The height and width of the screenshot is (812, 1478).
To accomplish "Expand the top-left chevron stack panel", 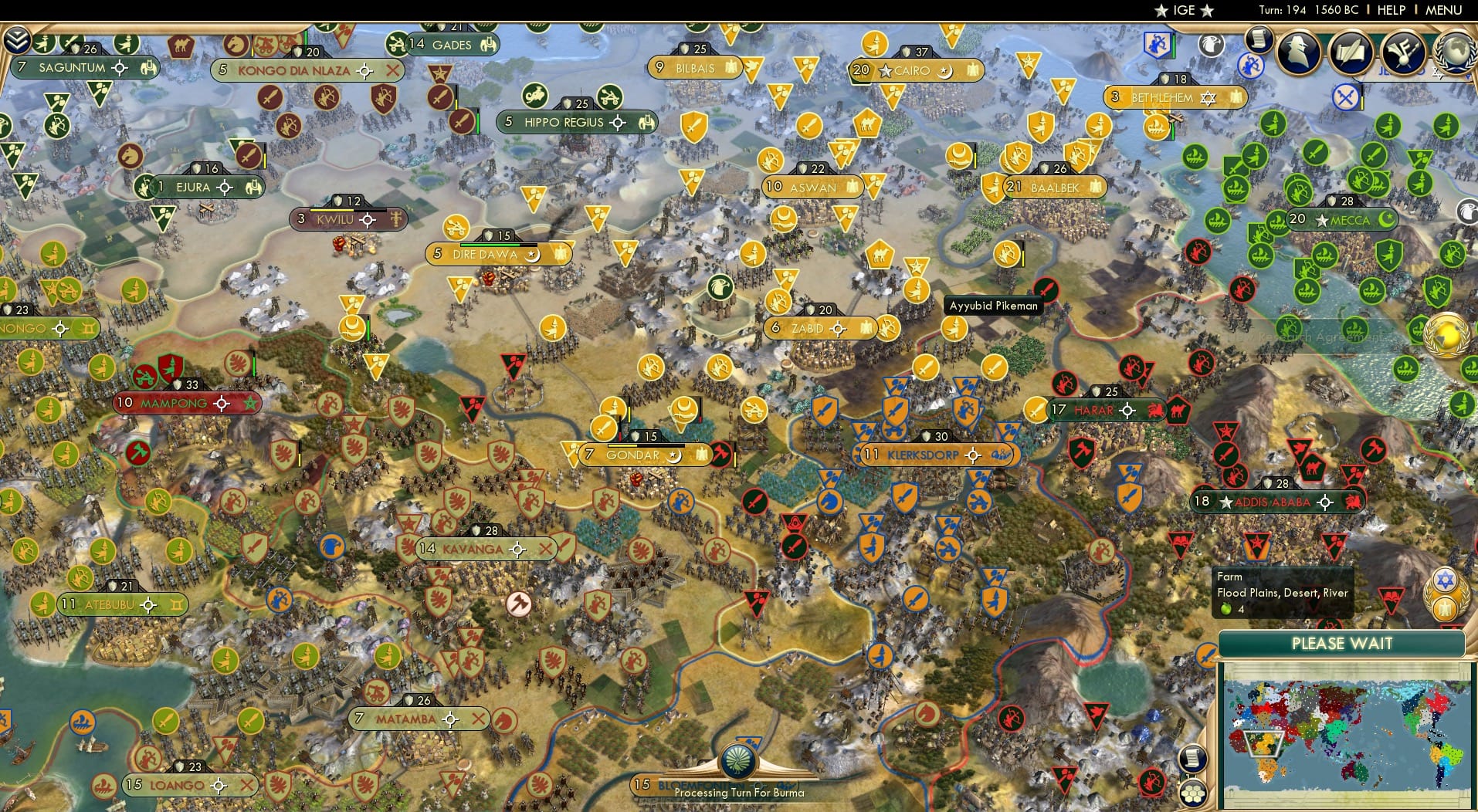I will [x=17, y=39].
